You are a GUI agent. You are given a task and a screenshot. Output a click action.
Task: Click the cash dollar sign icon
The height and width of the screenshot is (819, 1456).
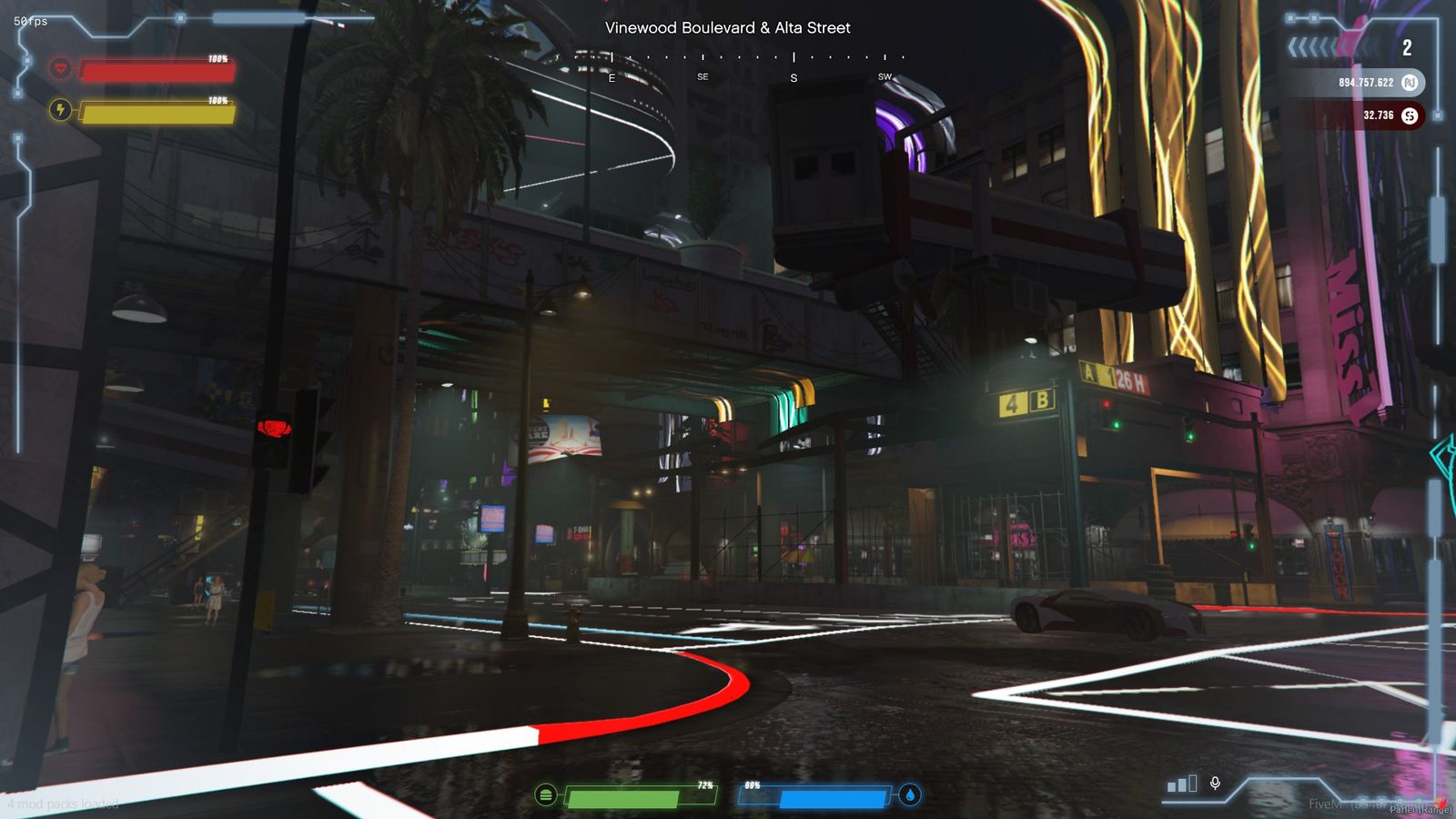click(1410, 116)
